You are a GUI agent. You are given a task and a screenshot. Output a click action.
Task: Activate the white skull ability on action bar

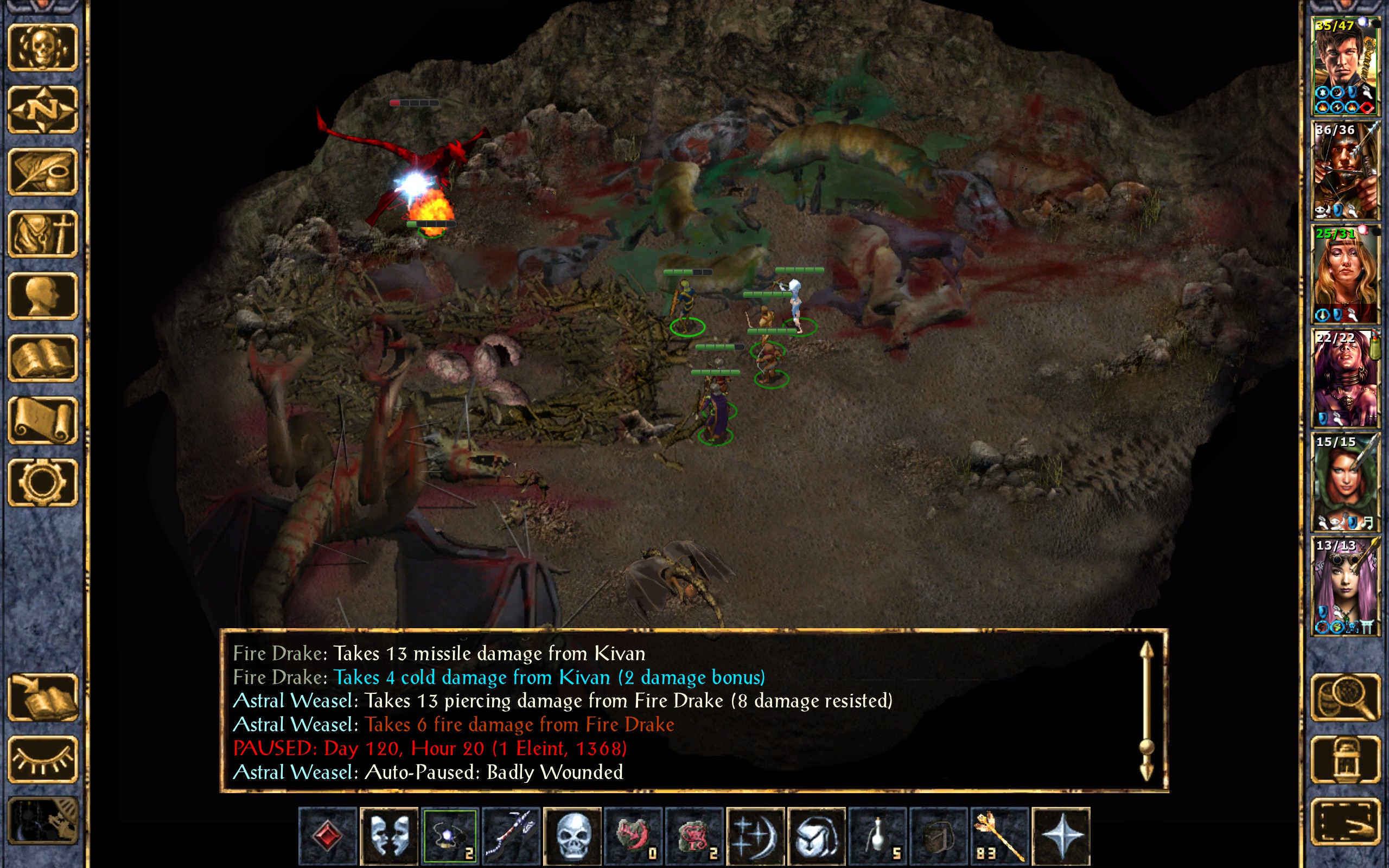click(572, 835)
